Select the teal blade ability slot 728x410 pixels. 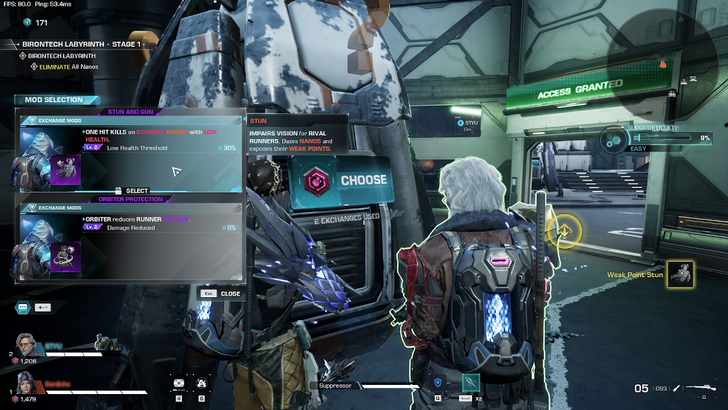coord(471,382)
